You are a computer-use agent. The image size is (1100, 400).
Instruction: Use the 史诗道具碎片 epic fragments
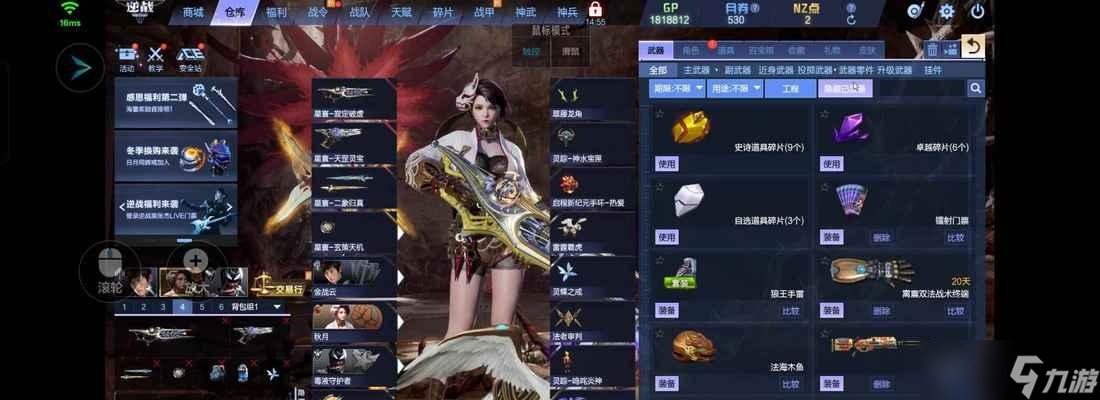point(667,163)
